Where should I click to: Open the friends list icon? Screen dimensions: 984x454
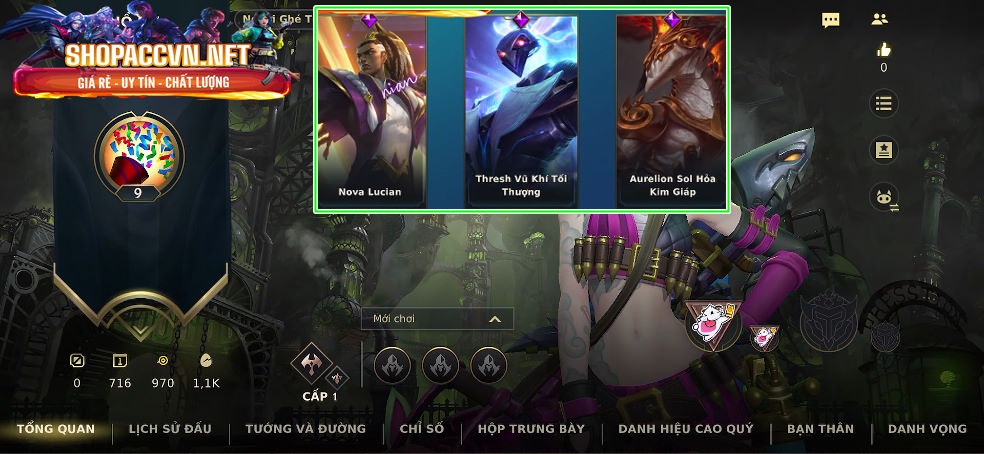click(x=880, y=19)
